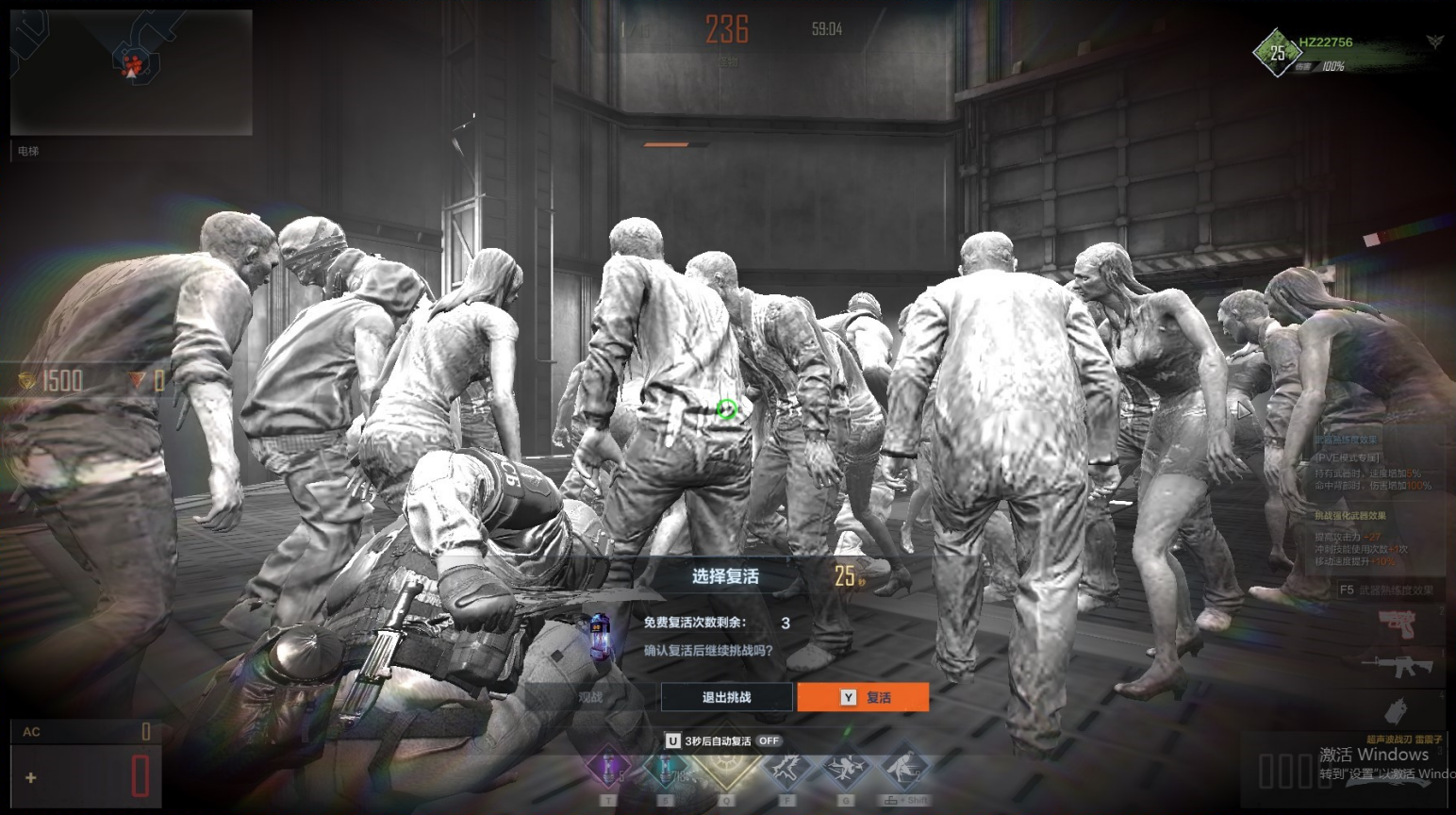Choose 退出挑战 to quit the challenge
This screenshot has width=1456, height=815.
pyautogui.click(x=726, y=697)
